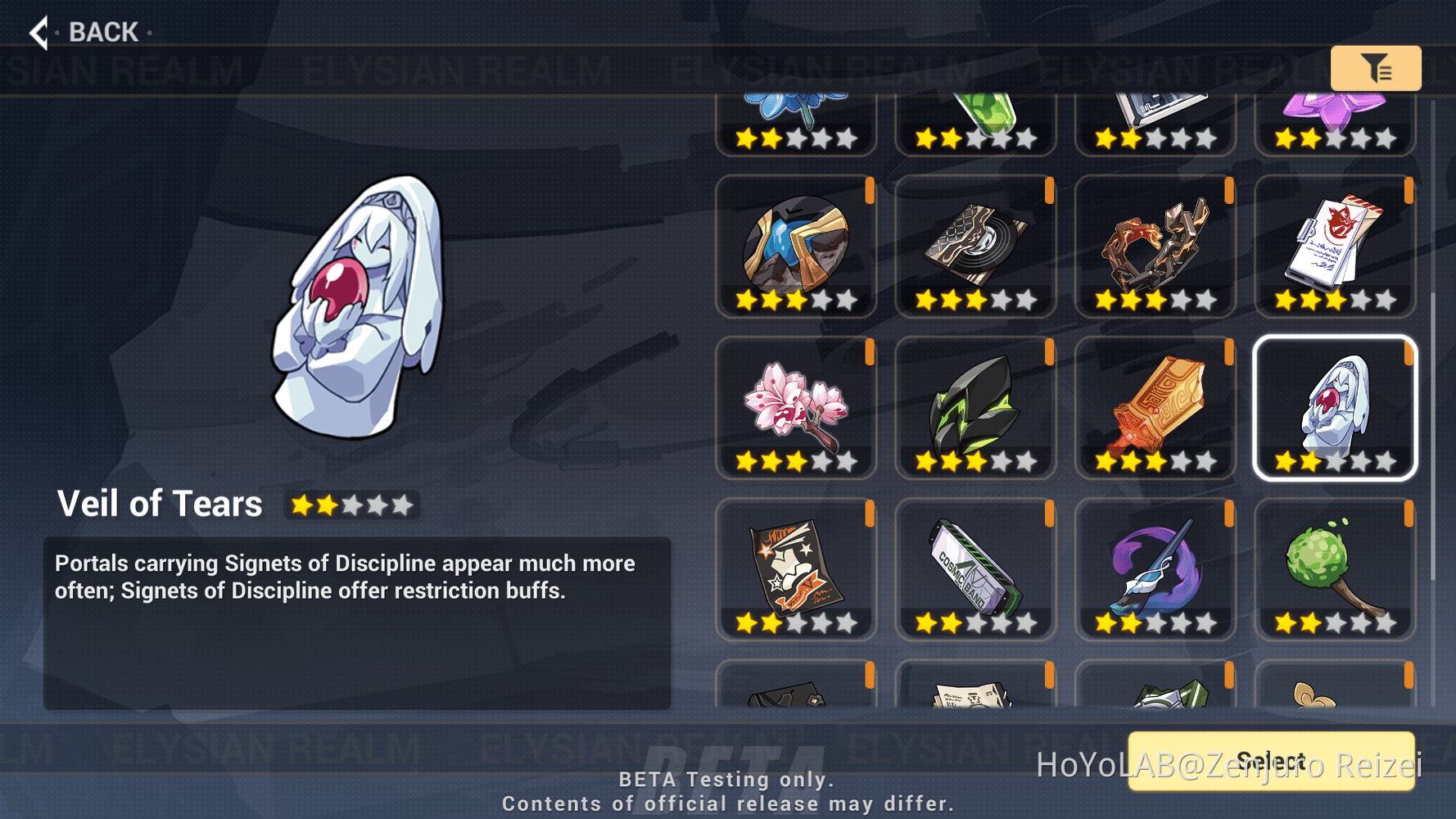Choose the cherry blossom branch signet
Image resolution: width=1456 pixels, height=819 pixels.
click(x=795, y=407)
